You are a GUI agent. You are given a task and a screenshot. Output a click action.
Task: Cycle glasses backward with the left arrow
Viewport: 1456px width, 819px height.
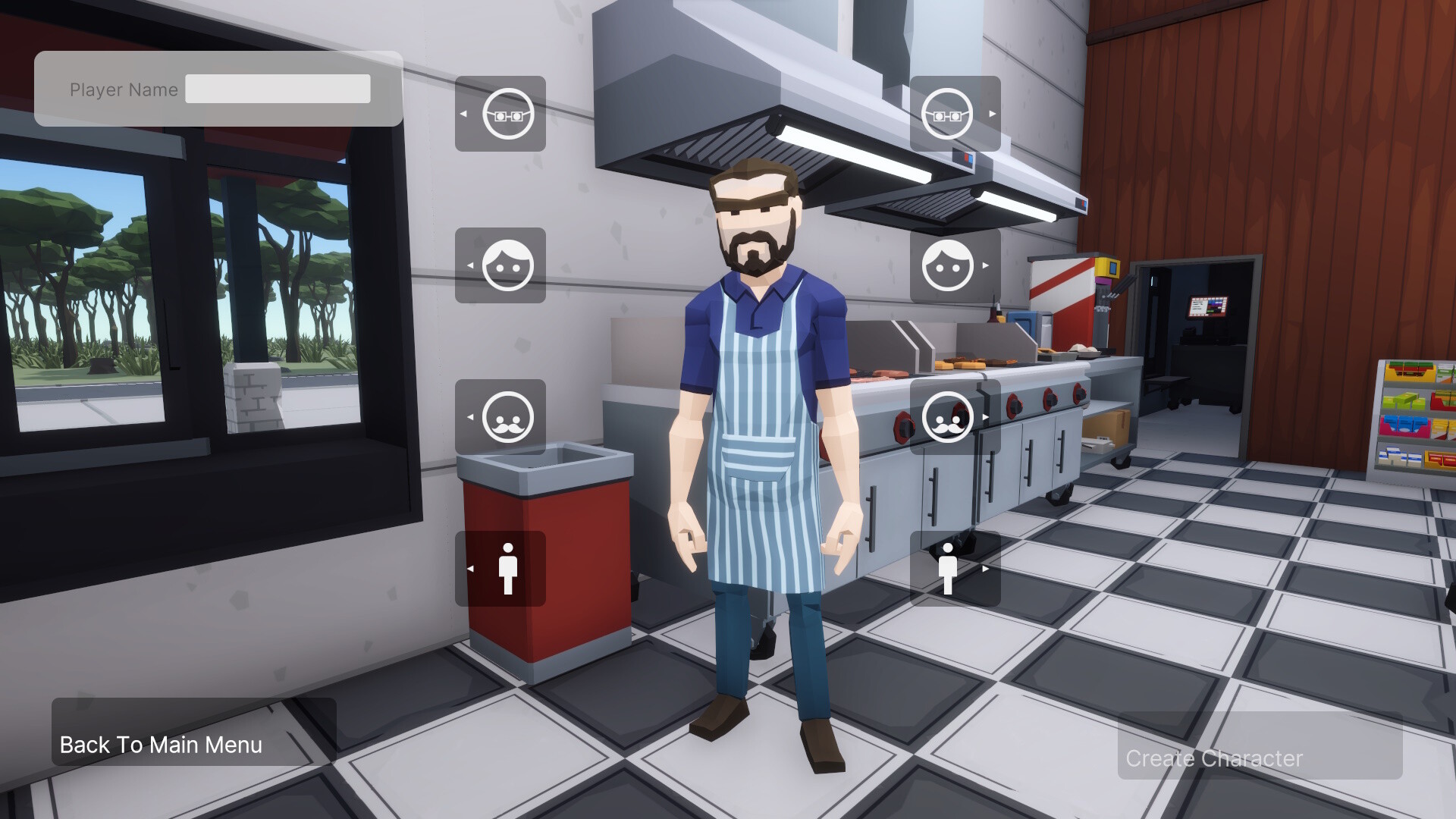coord(467,114)
